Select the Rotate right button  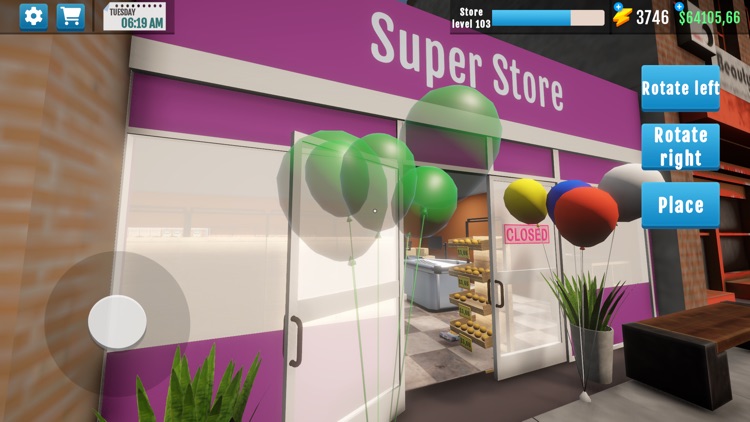click(680, 146)
